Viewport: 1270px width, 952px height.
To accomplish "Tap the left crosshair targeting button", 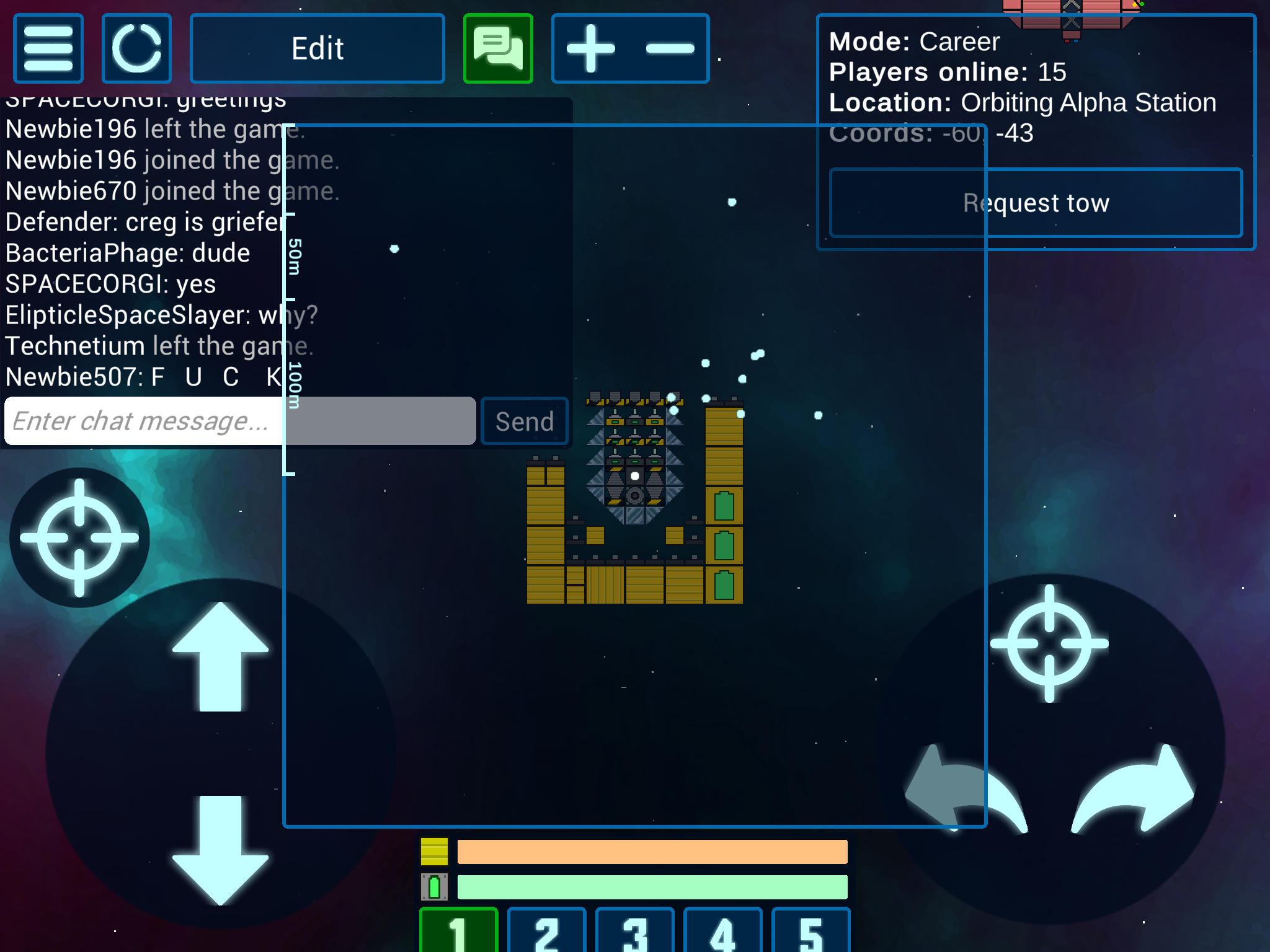I will click(79, 537).
